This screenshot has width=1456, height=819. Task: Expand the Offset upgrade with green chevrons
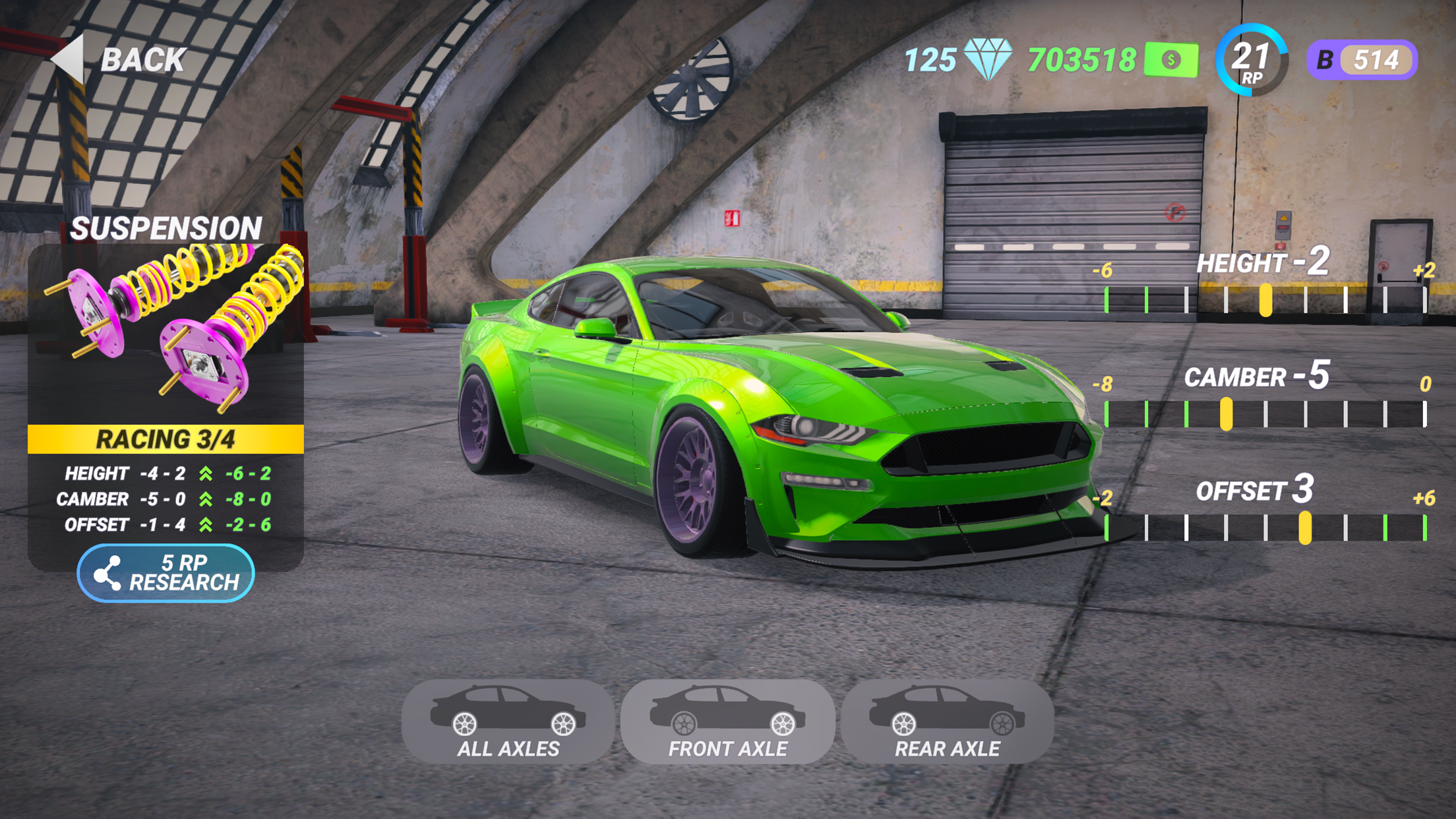click(204, 526)
